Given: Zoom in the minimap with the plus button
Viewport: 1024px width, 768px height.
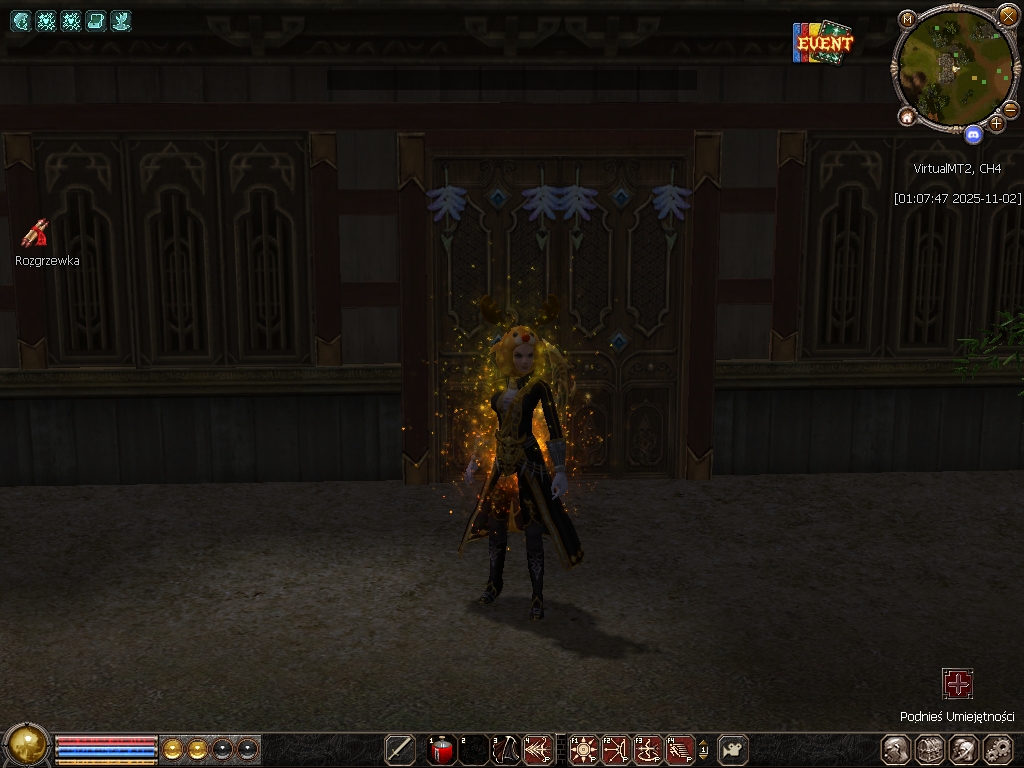Looking at the screenshot, I should (x=996, y=123).
